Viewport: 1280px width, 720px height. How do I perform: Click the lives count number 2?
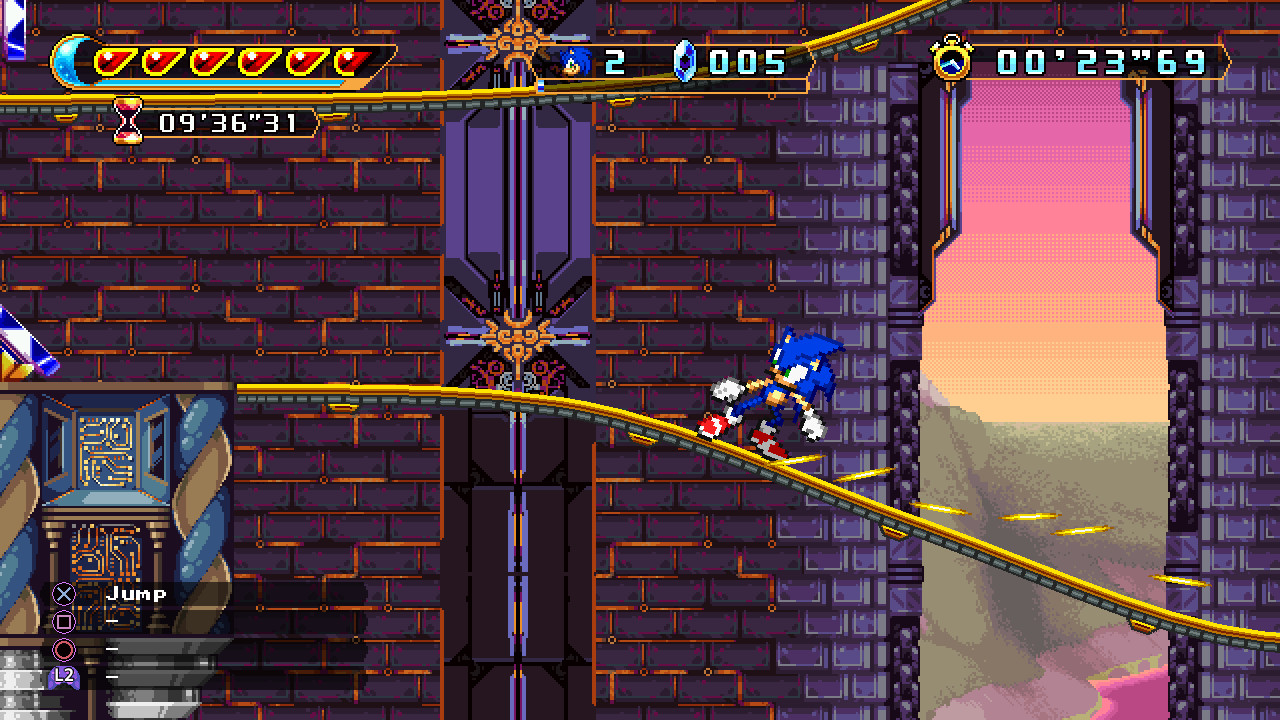pyautogui.click(x=613, y=60)
